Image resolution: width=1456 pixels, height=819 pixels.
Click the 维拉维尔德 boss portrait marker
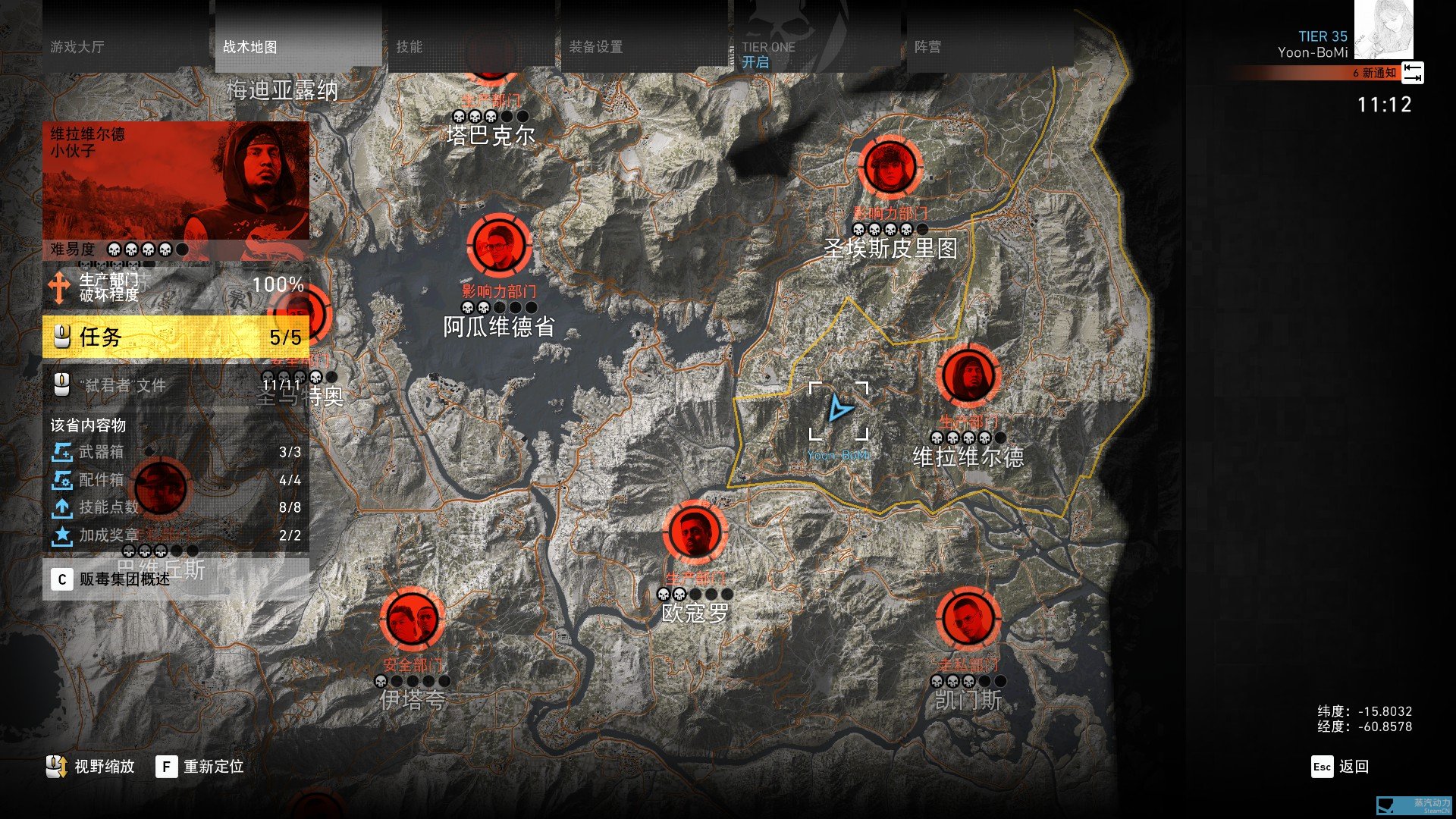[968, 375]
